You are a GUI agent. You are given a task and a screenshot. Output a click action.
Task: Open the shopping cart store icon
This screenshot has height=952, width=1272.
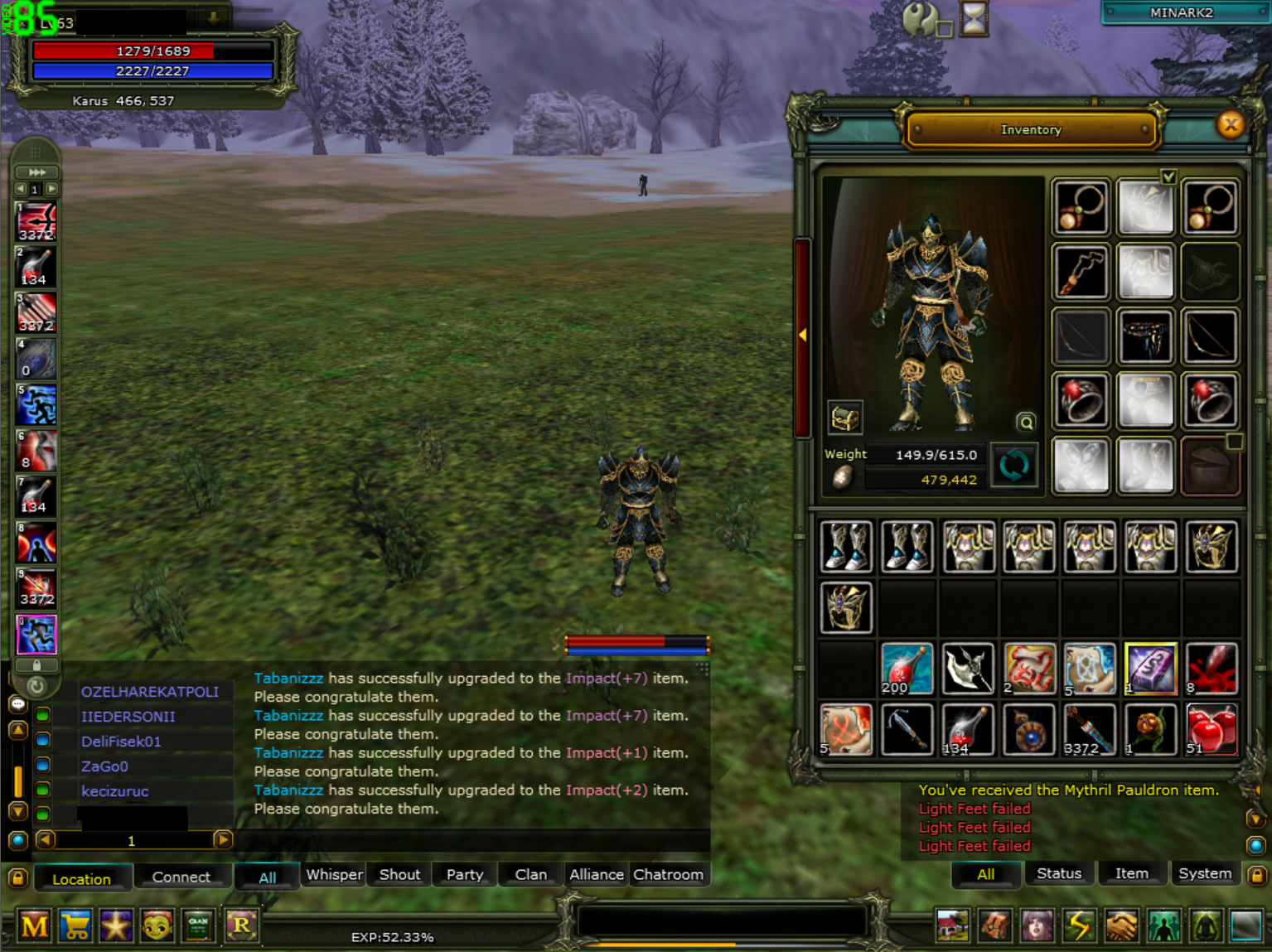click(75, 925)
